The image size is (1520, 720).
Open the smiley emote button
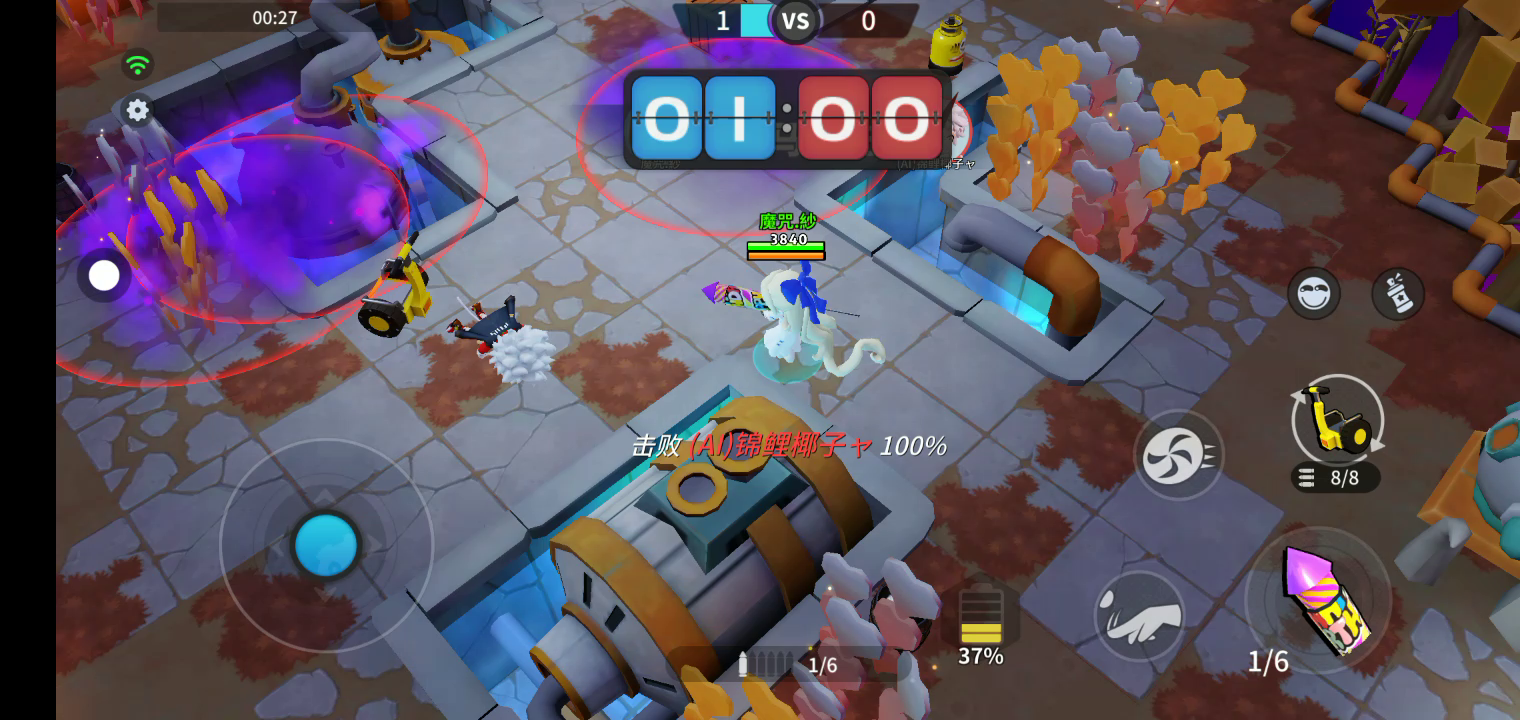1313,293
